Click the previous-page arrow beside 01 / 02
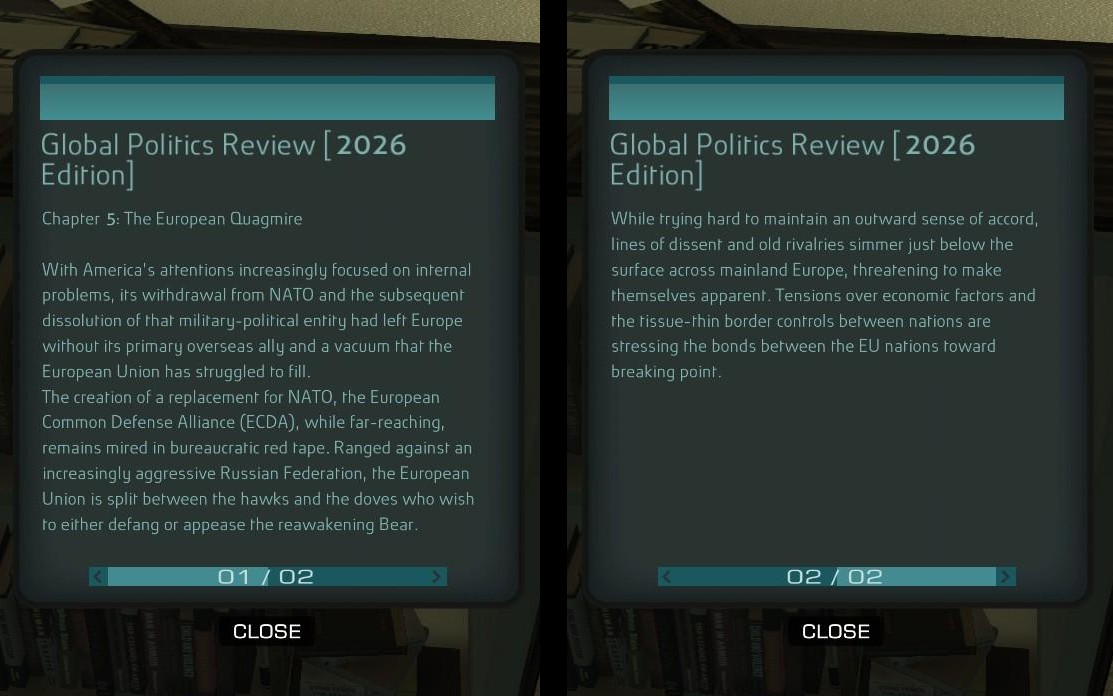The height and width of the screenshot is (696, 1113). (x=98, y=577)
